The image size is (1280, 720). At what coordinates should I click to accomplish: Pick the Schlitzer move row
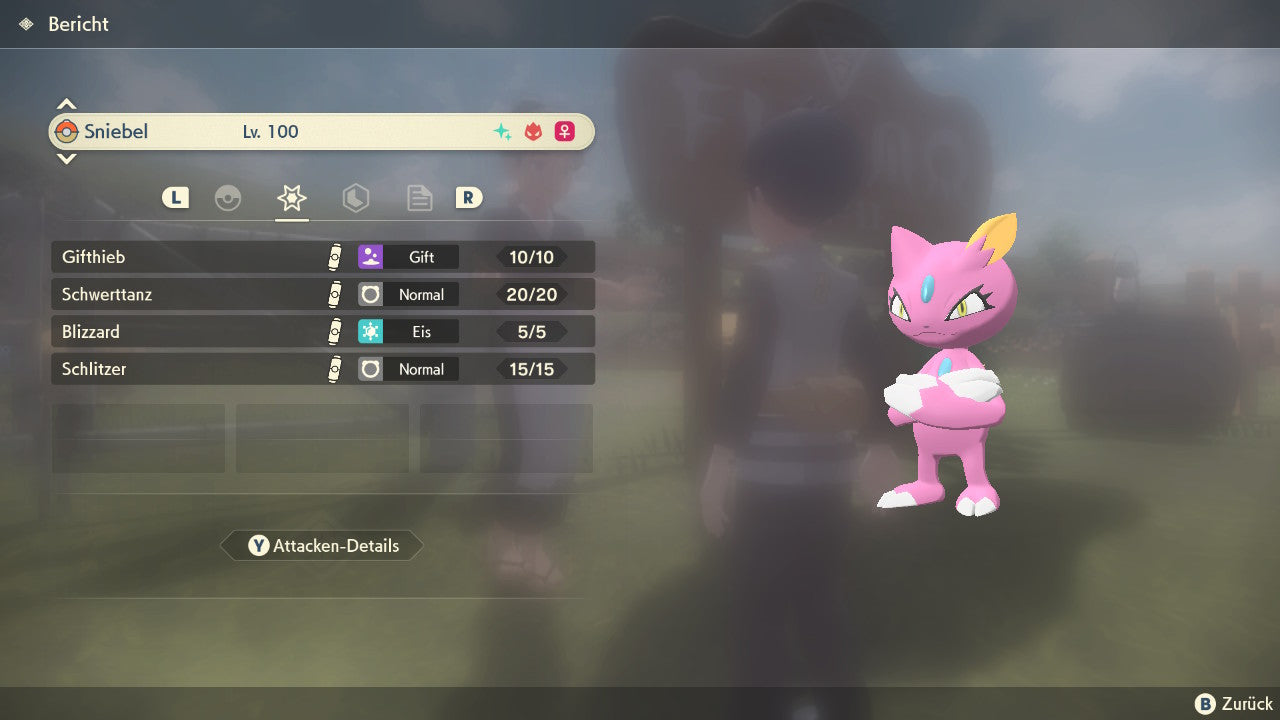(322, 369)
